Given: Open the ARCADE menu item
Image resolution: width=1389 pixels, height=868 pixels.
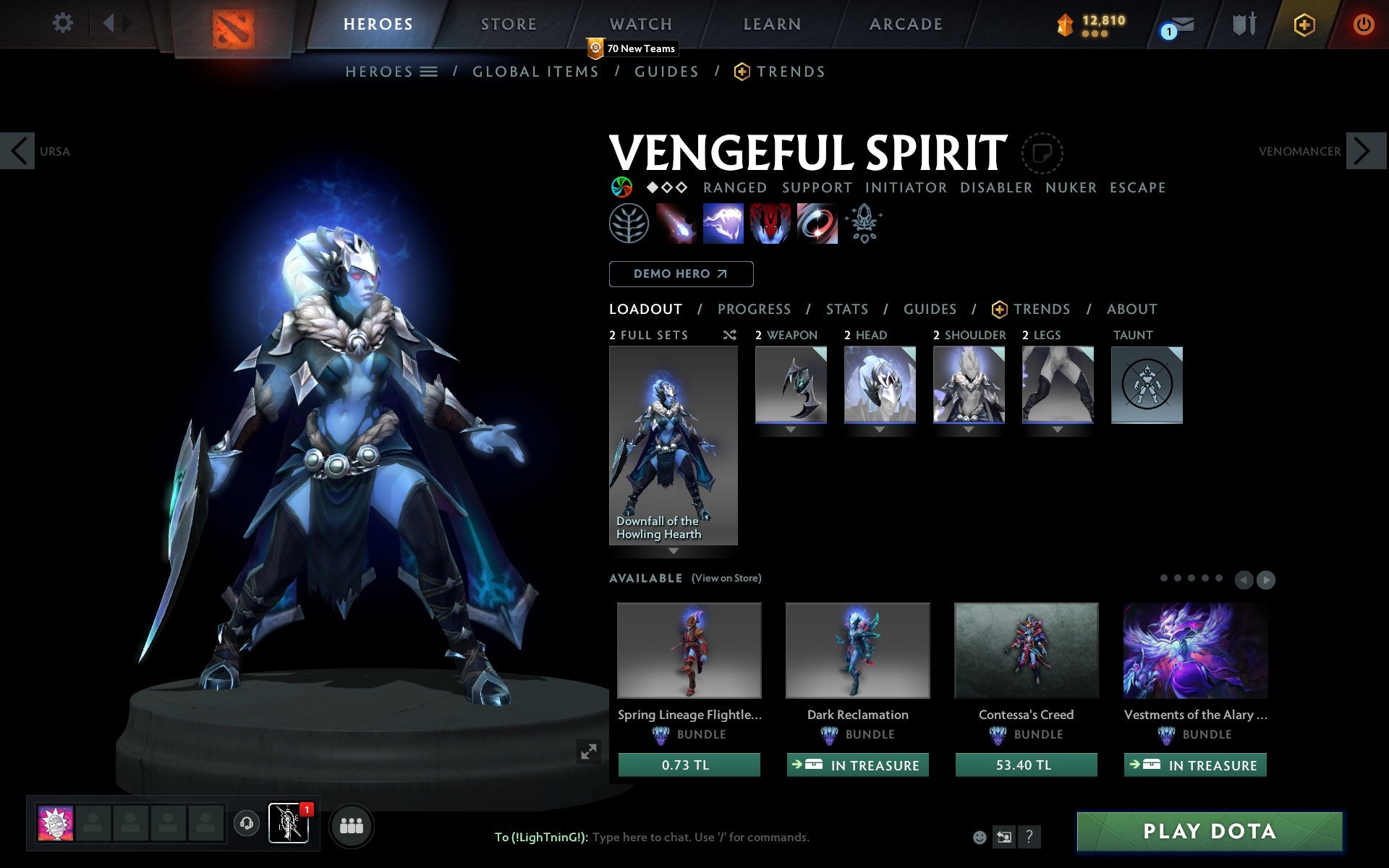Looking at the screenshot, I should coord(905,24).
